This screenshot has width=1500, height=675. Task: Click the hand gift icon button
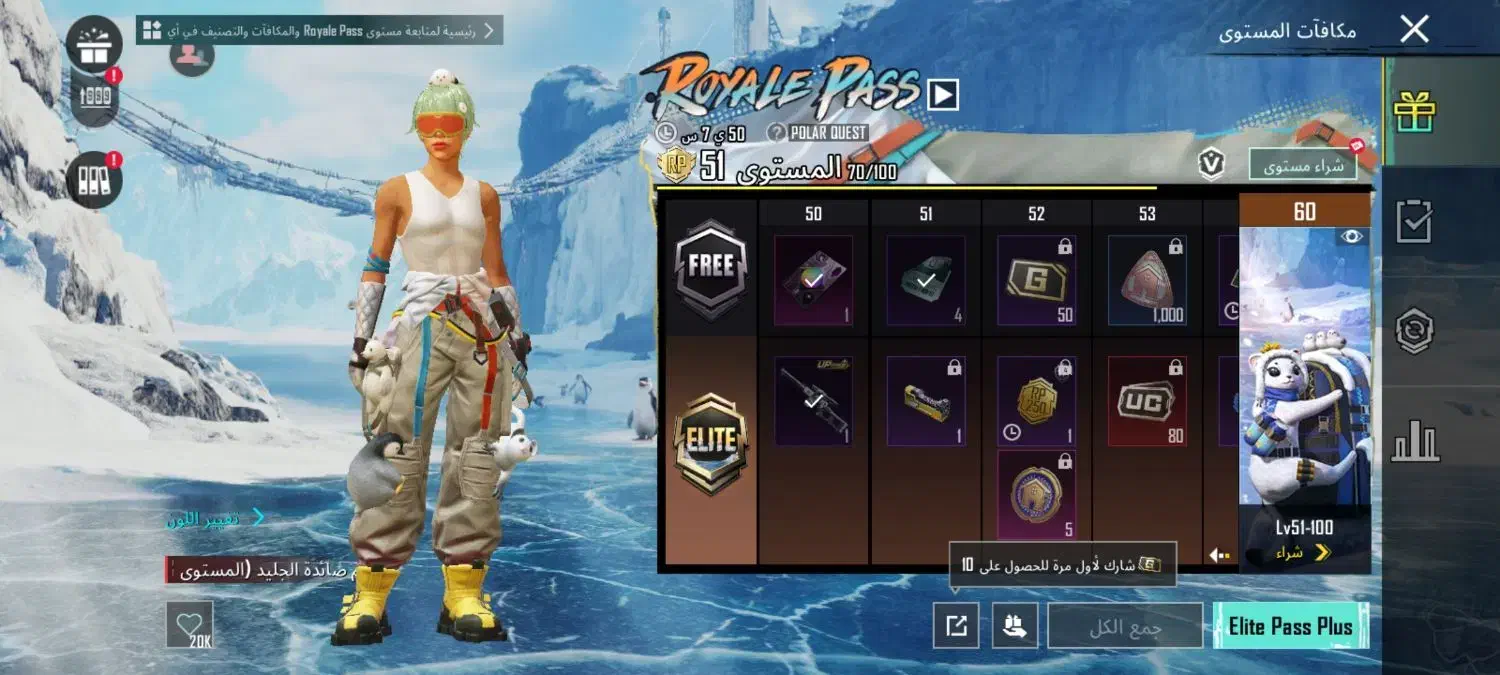click(x=1015, y=626)
